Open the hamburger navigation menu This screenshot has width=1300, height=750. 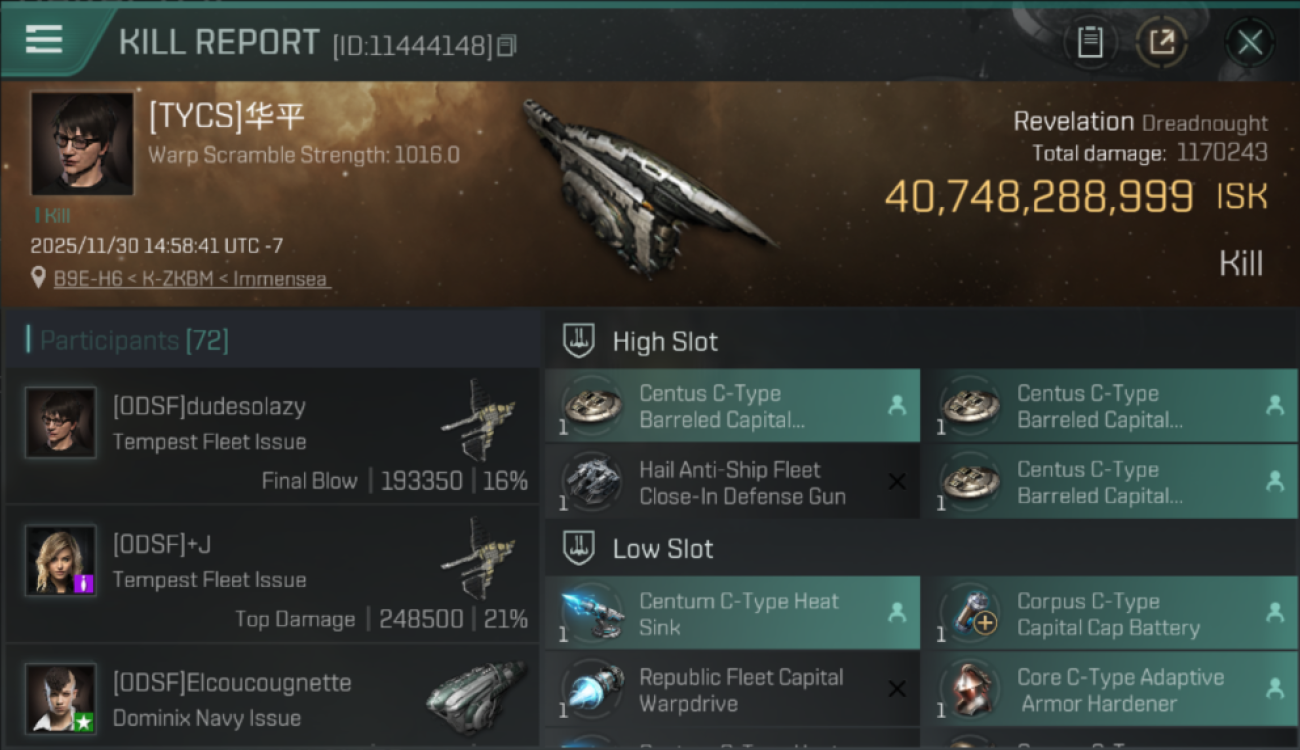pyautogui.click(x=42, y=41)
